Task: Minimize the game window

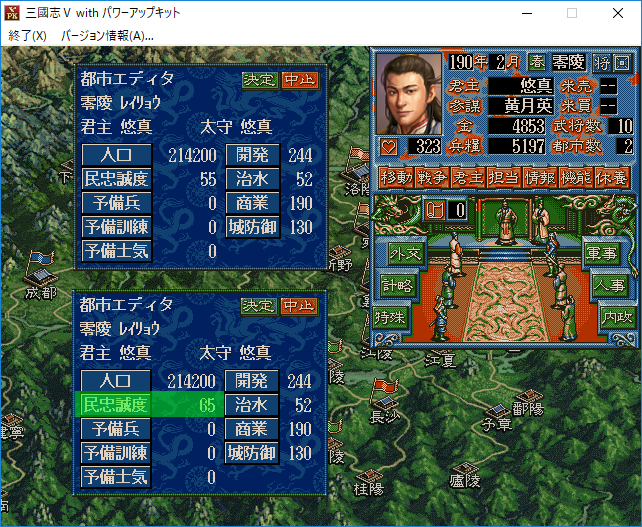Action: point(526,14)
